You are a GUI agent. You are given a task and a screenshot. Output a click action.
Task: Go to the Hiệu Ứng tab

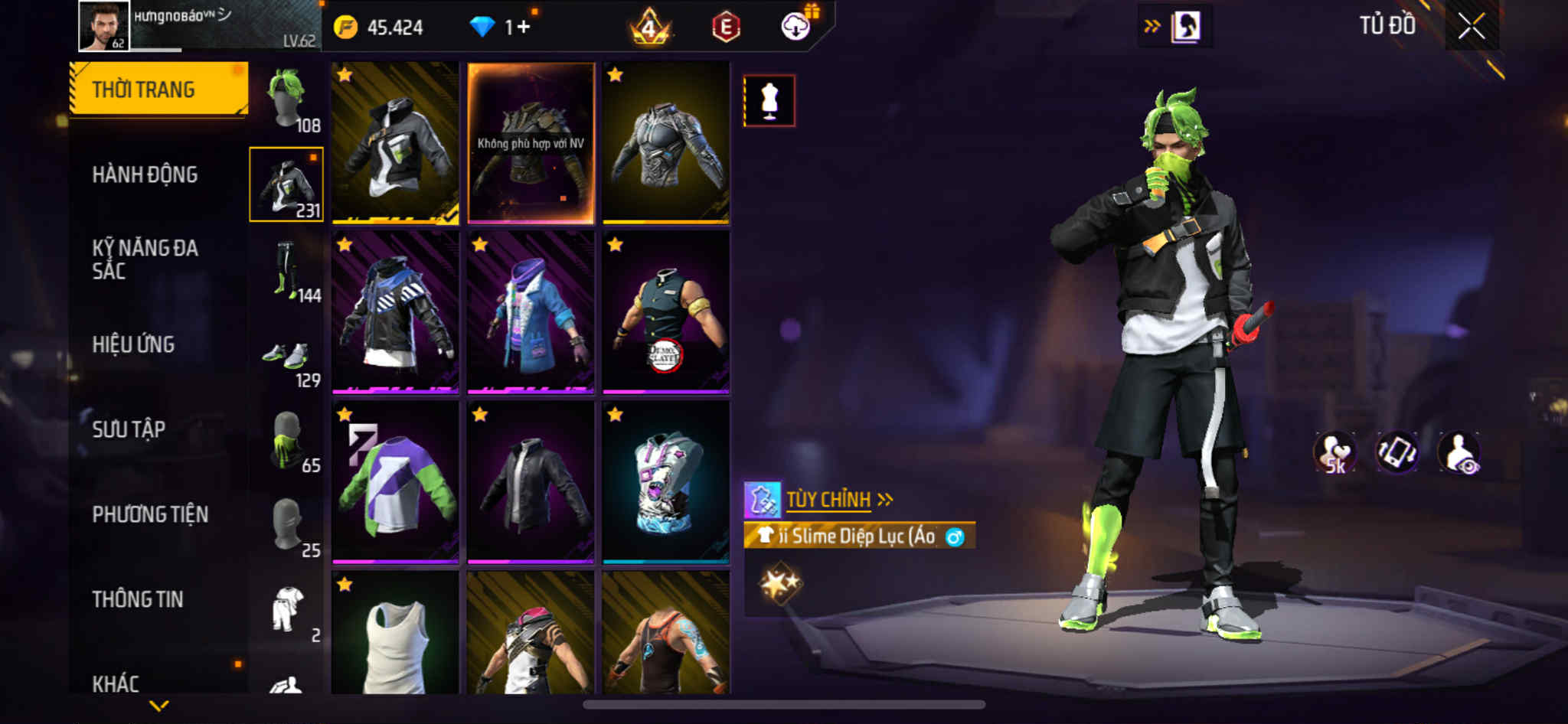[133, 345]
